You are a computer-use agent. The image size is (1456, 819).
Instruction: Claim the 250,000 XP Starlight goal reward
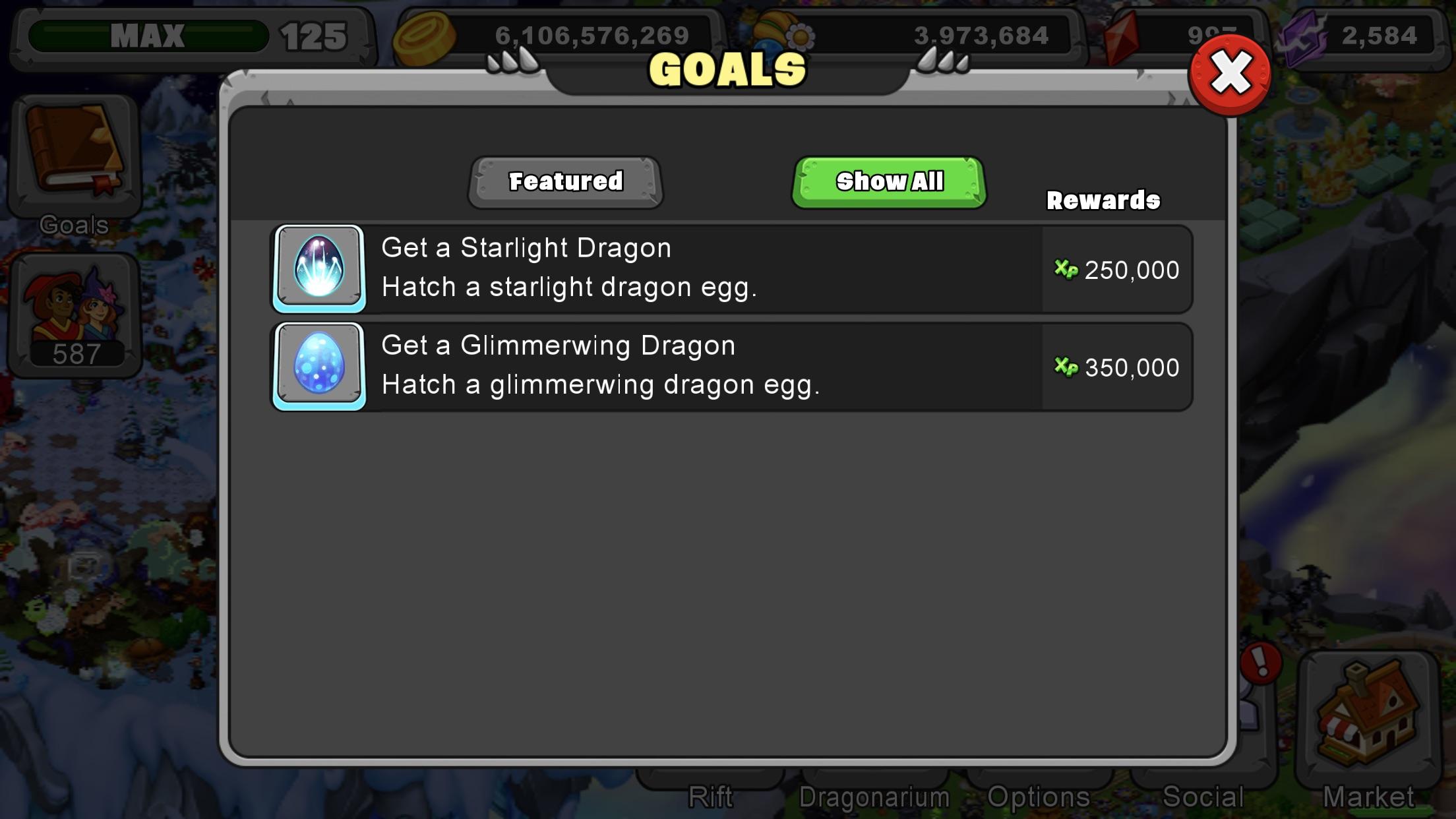pos(1117,269)
